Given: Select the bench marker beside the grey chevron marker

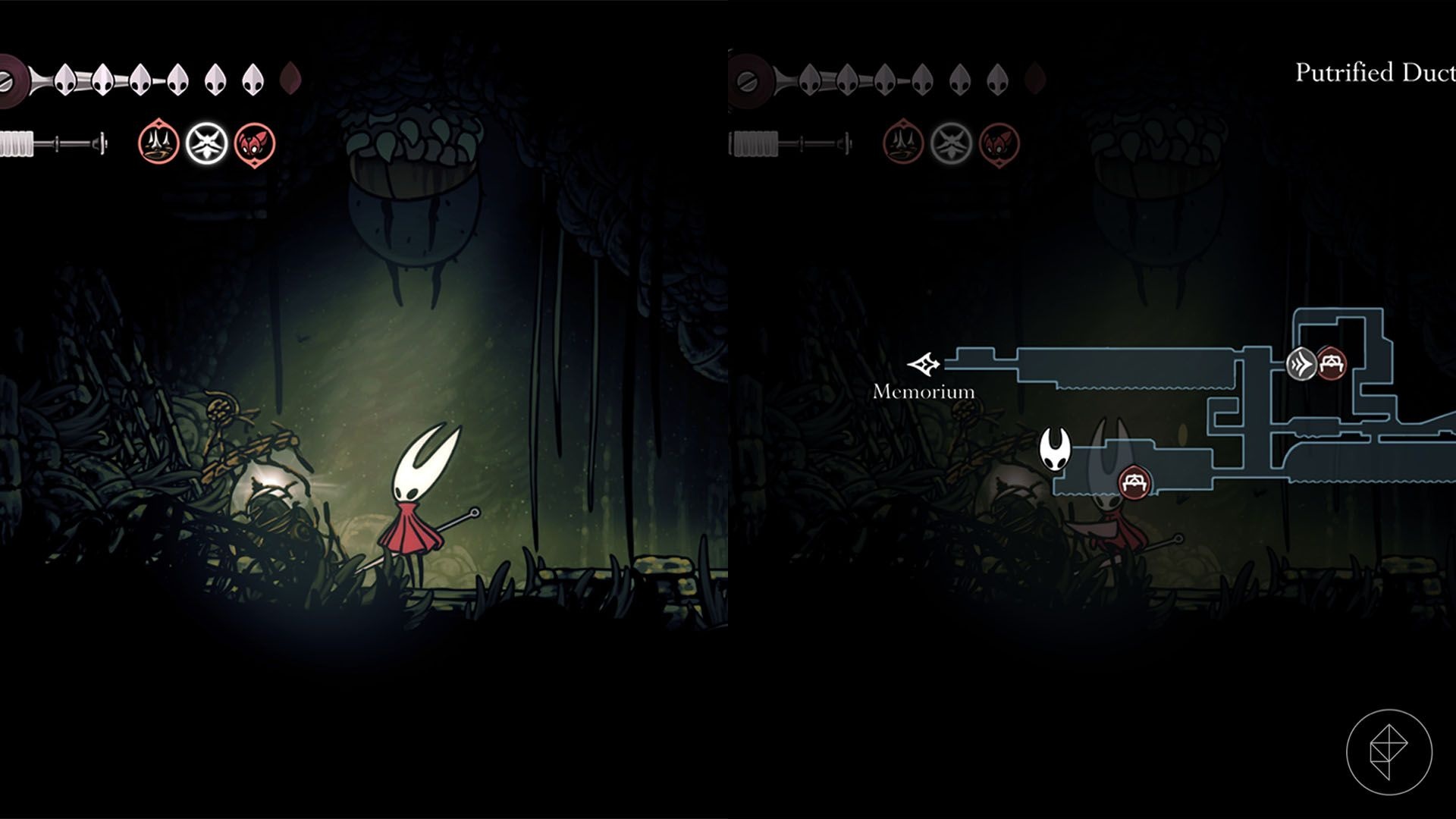Looking at the screenshot, I should [x=1331, y=365].
